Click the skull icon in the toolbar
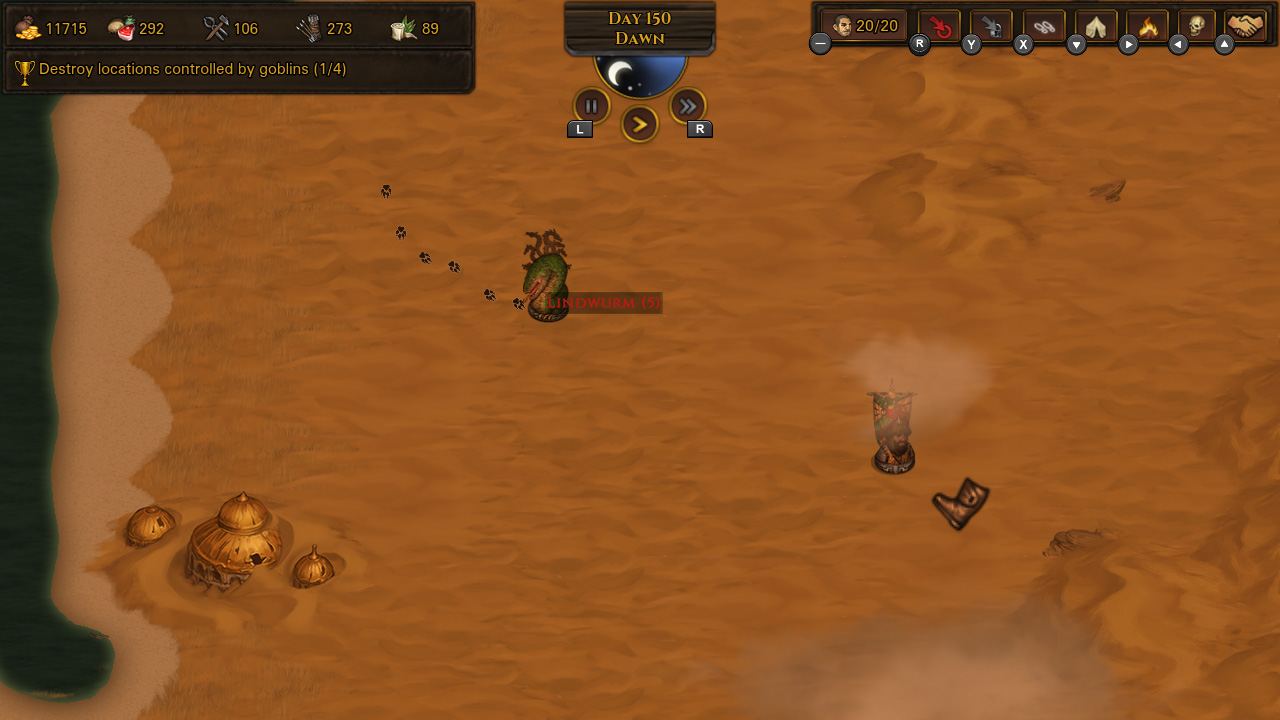 [x=1198, y=27]
